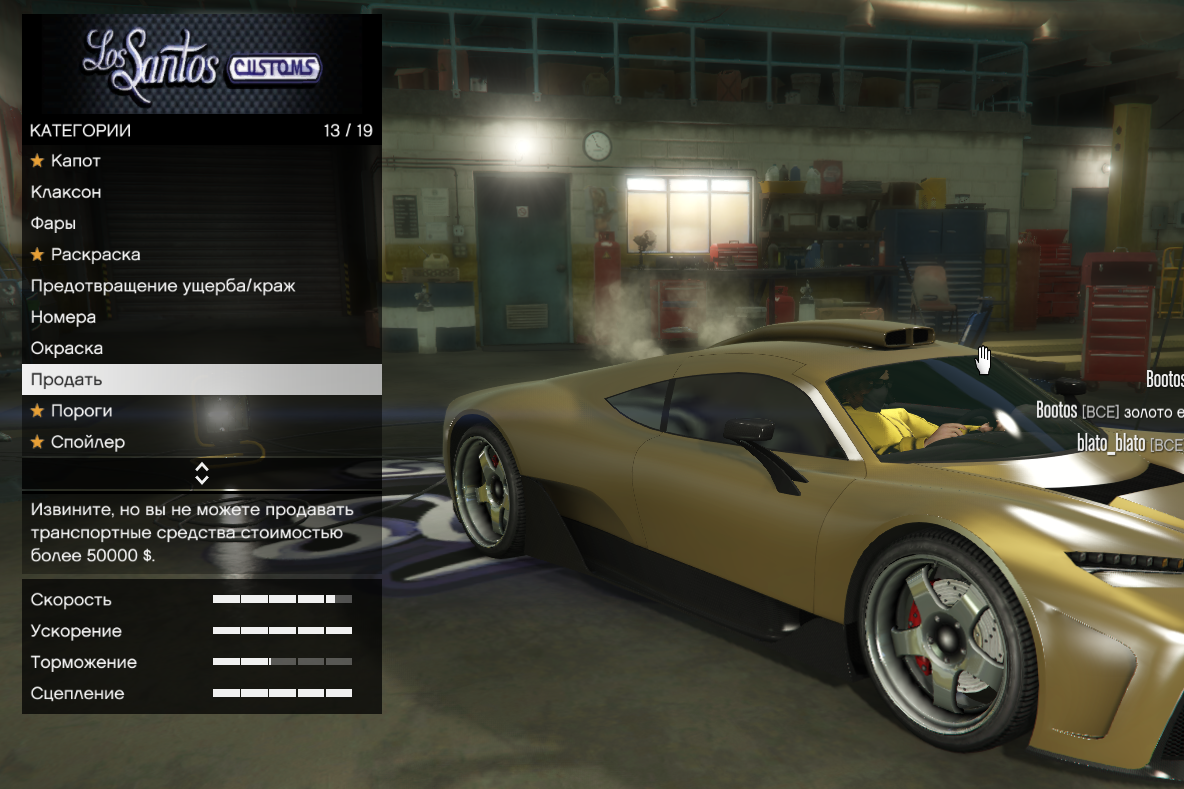
Task: Click the menu scroll arrows indicator
Action: [202, 473]
